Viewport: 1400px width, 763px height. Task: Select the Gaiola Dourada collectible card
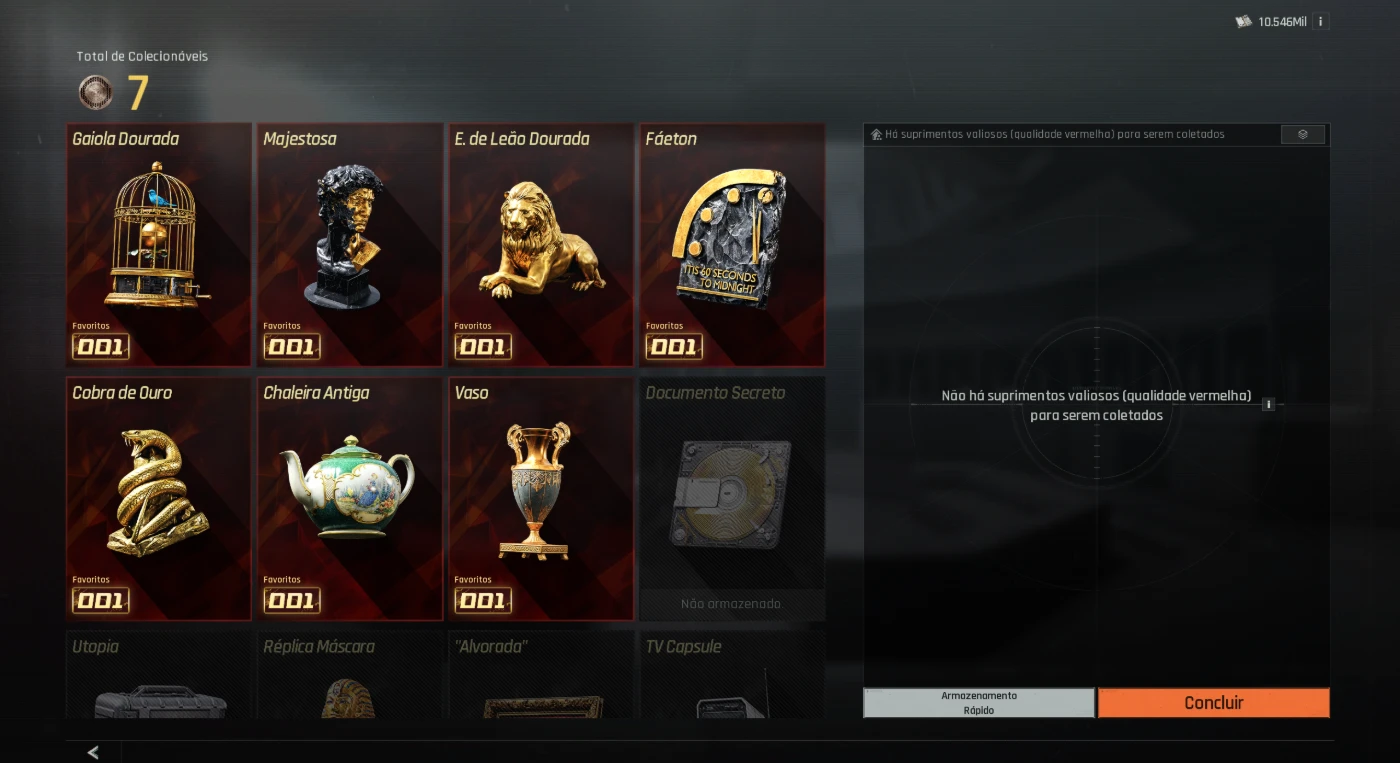[159, 244]
